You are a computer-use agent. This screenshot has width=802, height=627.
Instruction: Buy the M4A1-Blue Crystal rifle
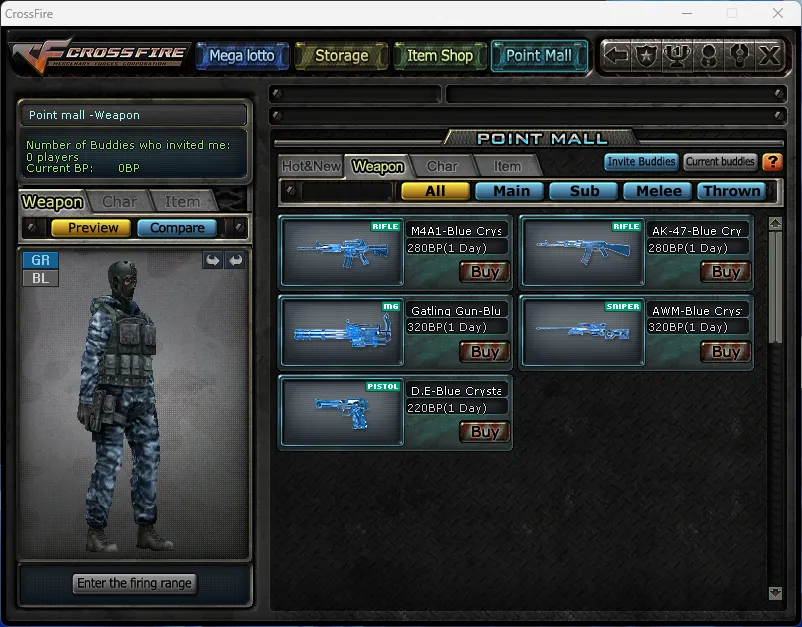[484, 271]
